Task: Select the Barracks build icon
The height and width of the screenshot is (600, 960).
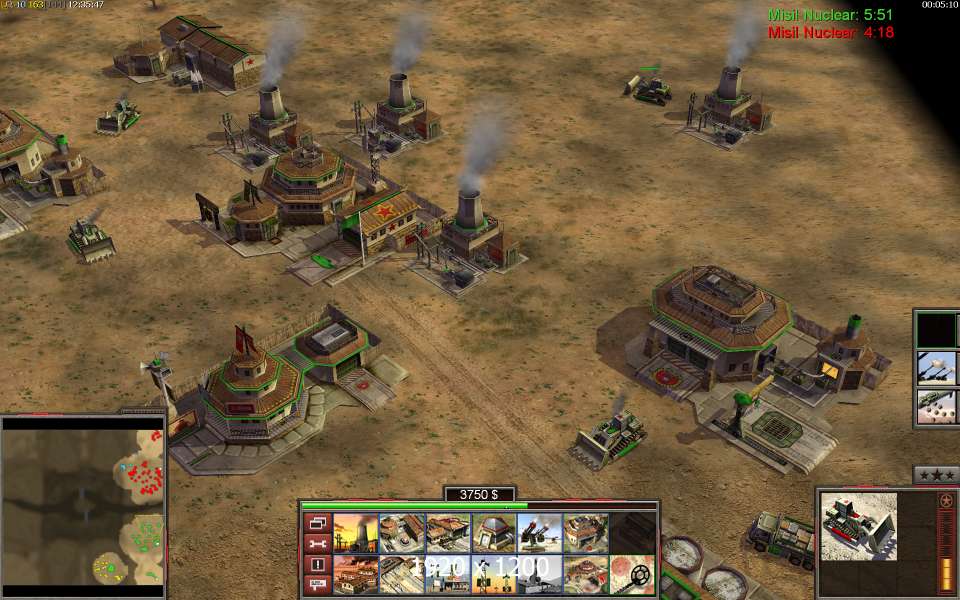Action: click(x=401, y=533)
